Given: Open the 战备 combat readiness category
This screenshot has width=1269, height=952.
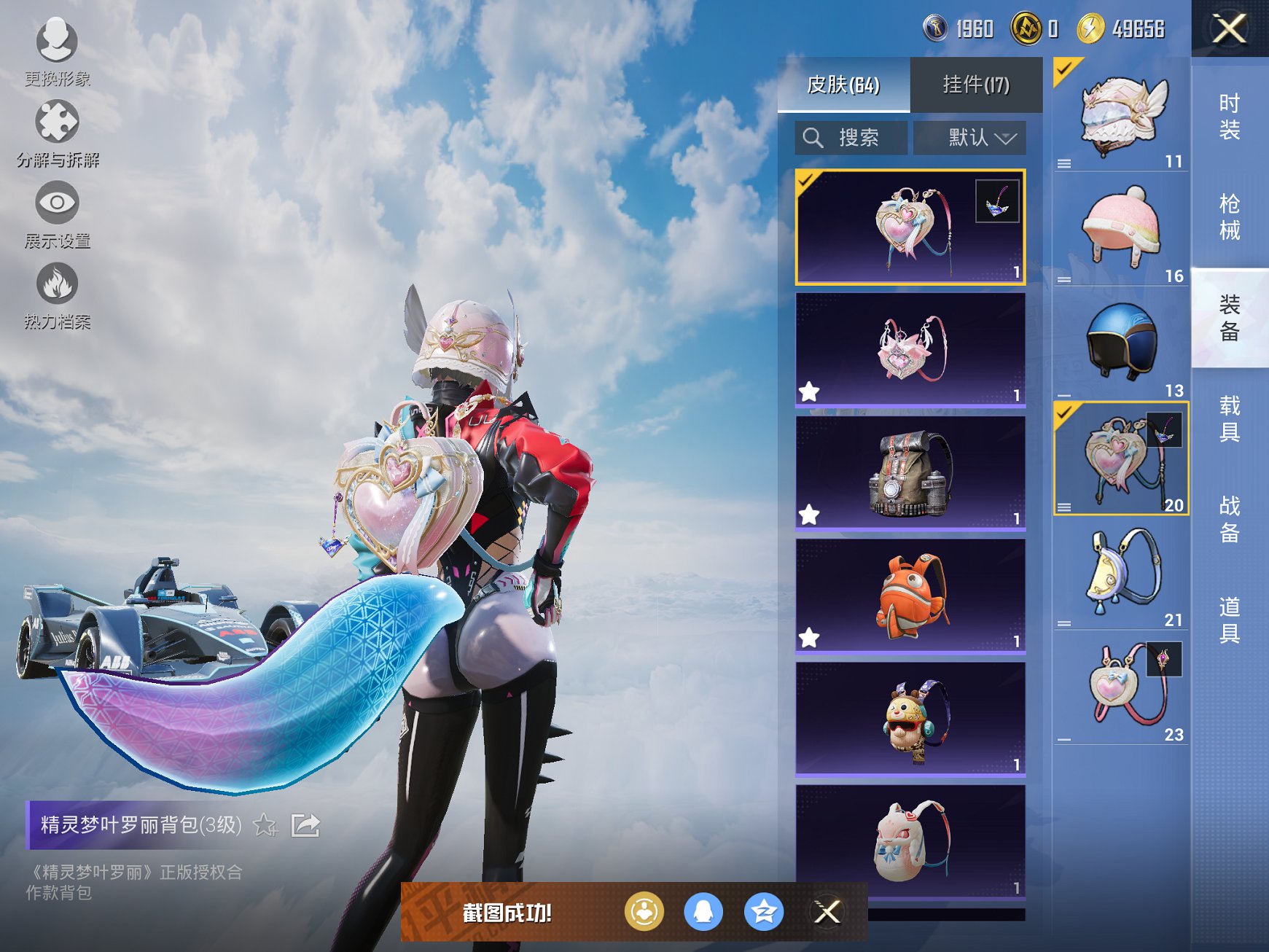Looking at the screenshot, I should click(x=1230, y=519).
